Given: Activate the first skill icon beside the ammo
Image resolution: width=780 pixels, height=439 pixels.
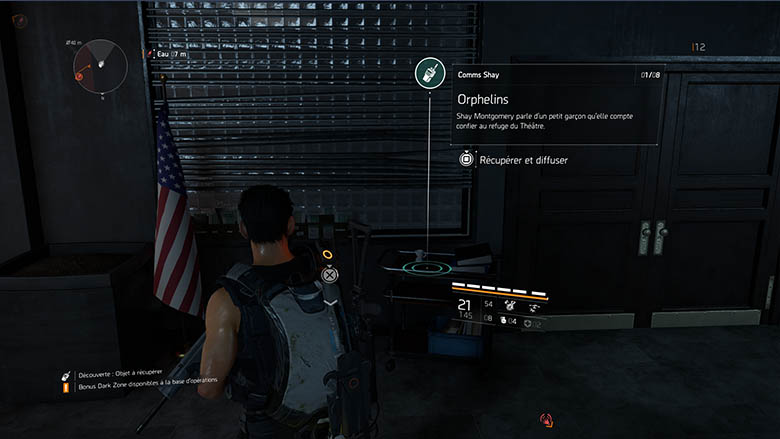Looking at the screenshot, I should [x=510, y=304].
